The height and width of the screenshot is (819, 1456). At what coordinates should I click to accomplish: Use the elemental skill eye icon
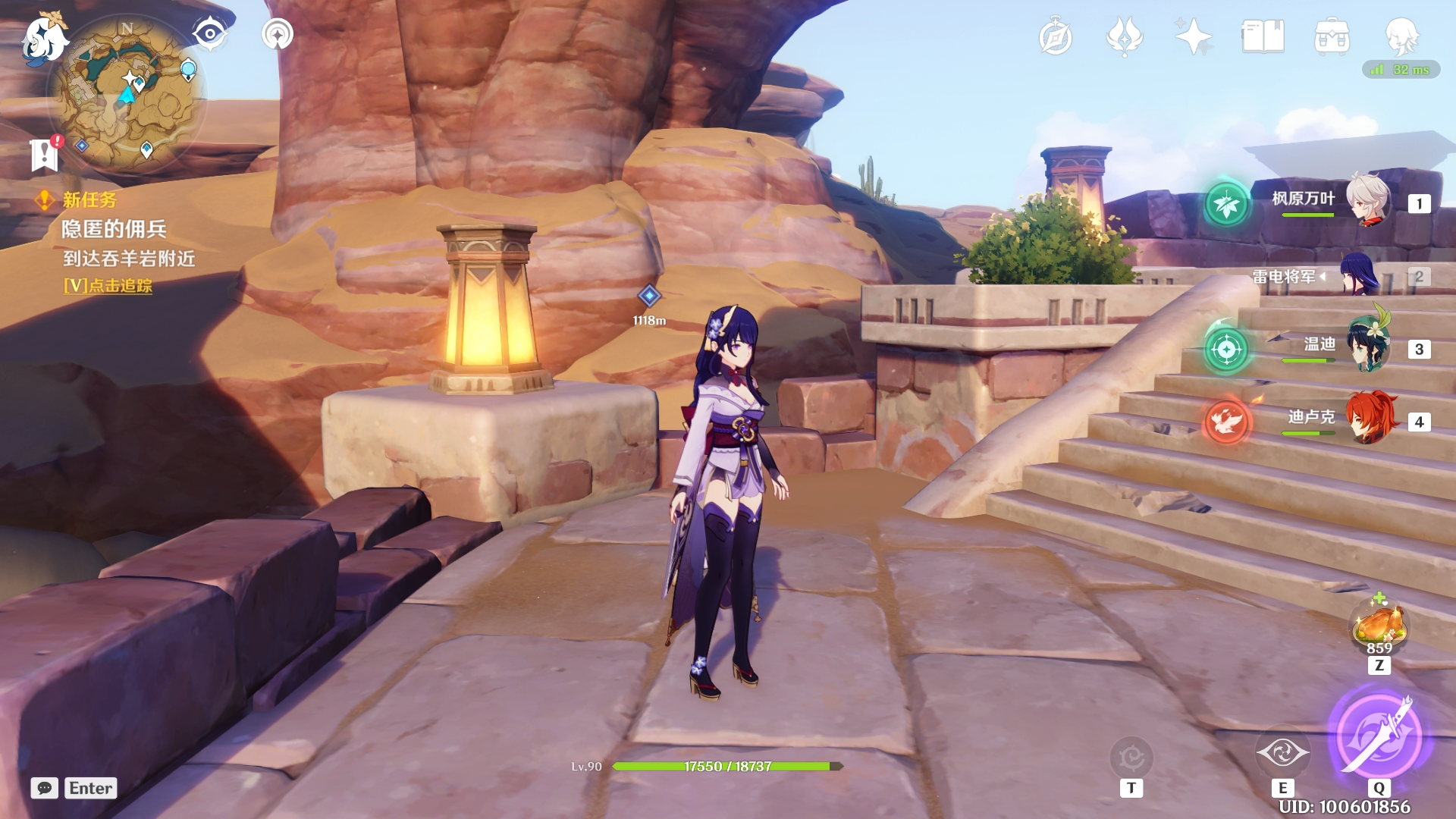1282,753
